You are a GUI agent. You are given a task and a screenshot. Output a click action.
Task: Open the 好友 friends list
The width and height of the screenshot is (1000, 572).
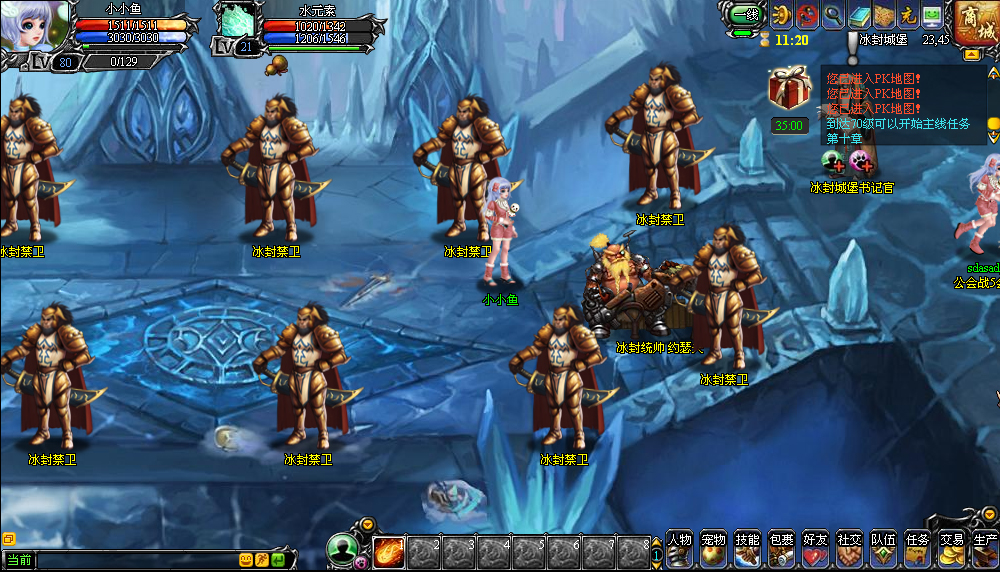[x=815, y=548]
